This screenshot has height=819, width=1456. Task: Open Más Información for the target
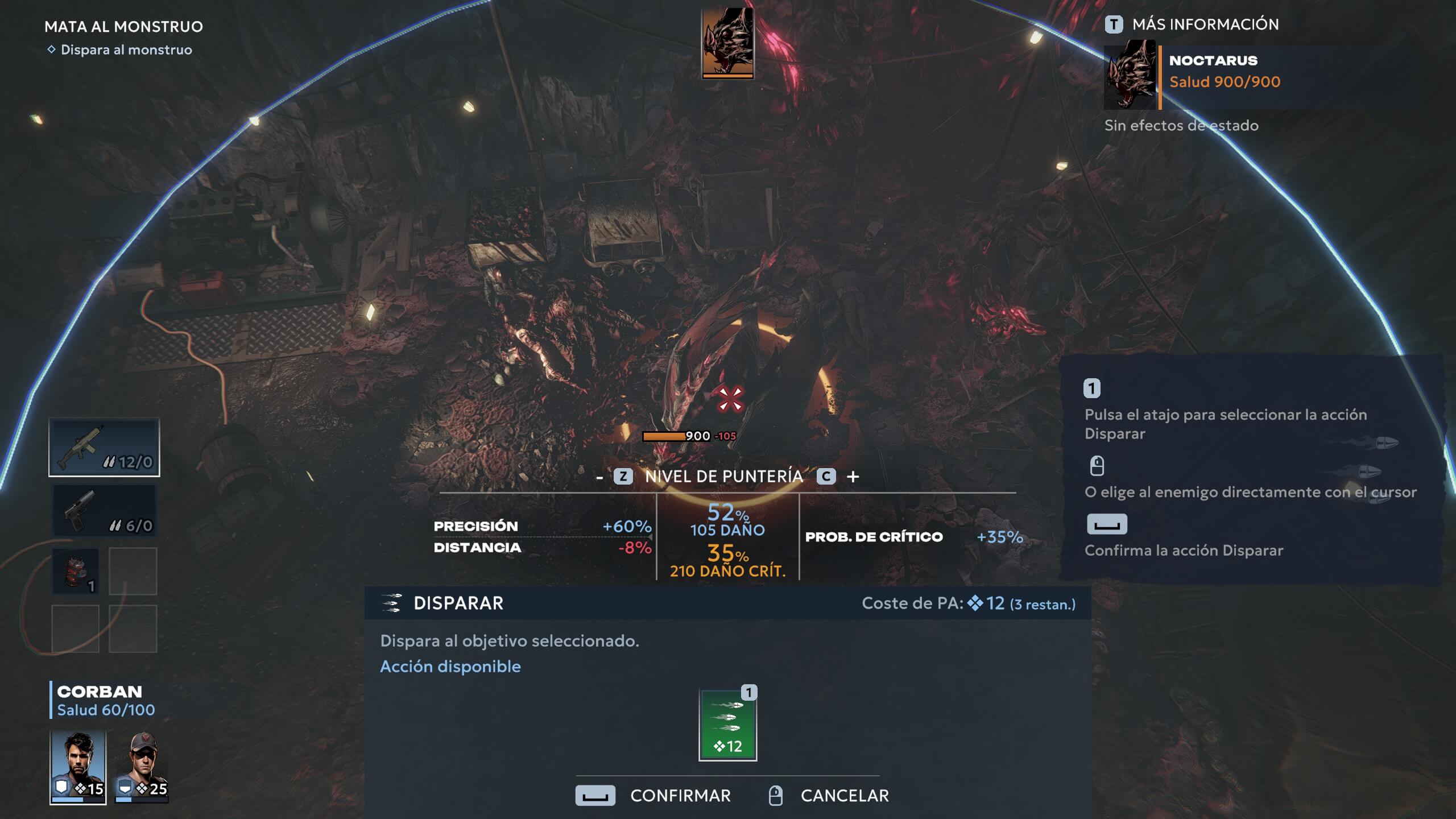(1192, 24)
